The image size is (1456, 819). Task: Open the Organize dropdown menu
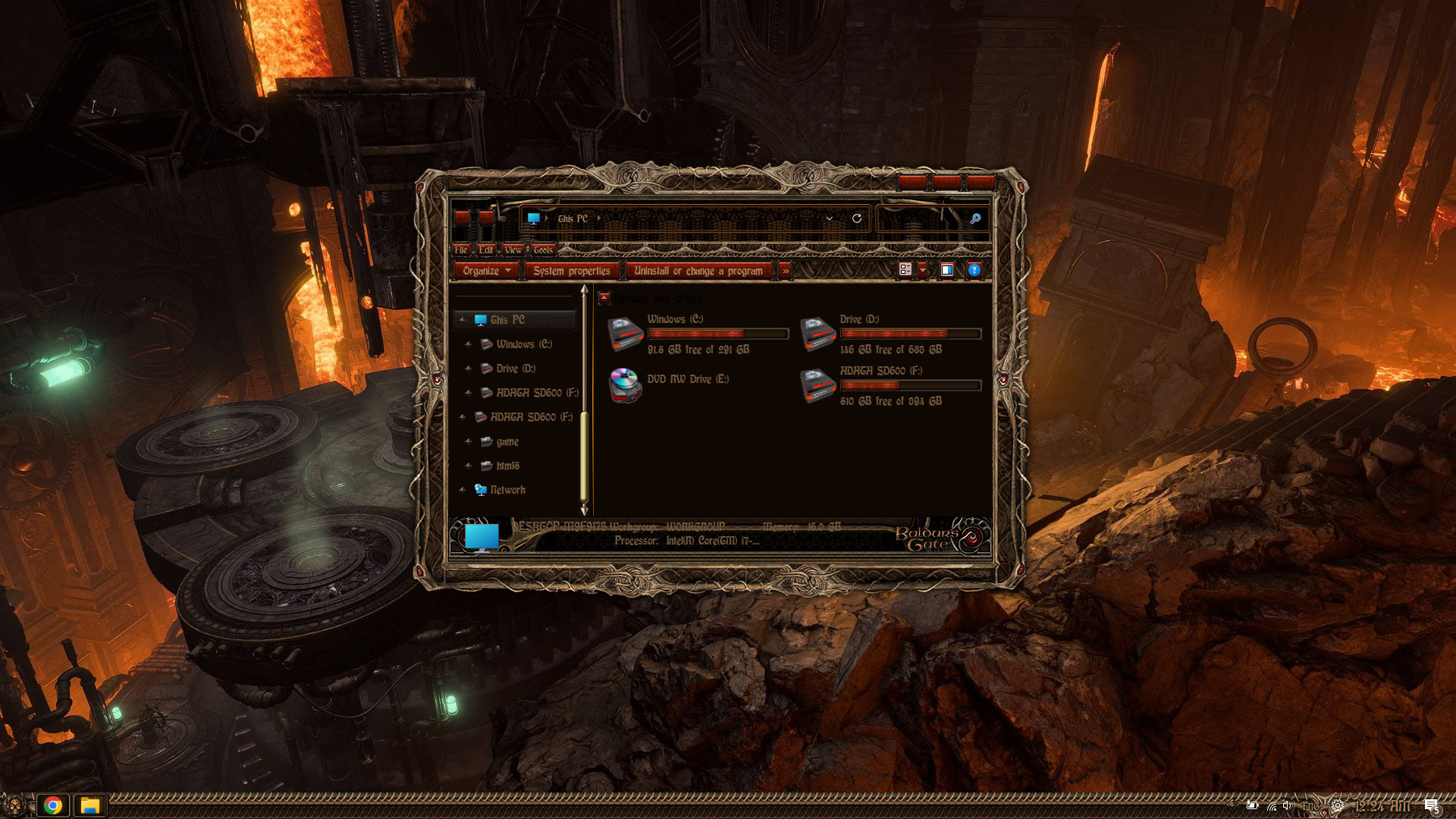(x=487, y=271)
